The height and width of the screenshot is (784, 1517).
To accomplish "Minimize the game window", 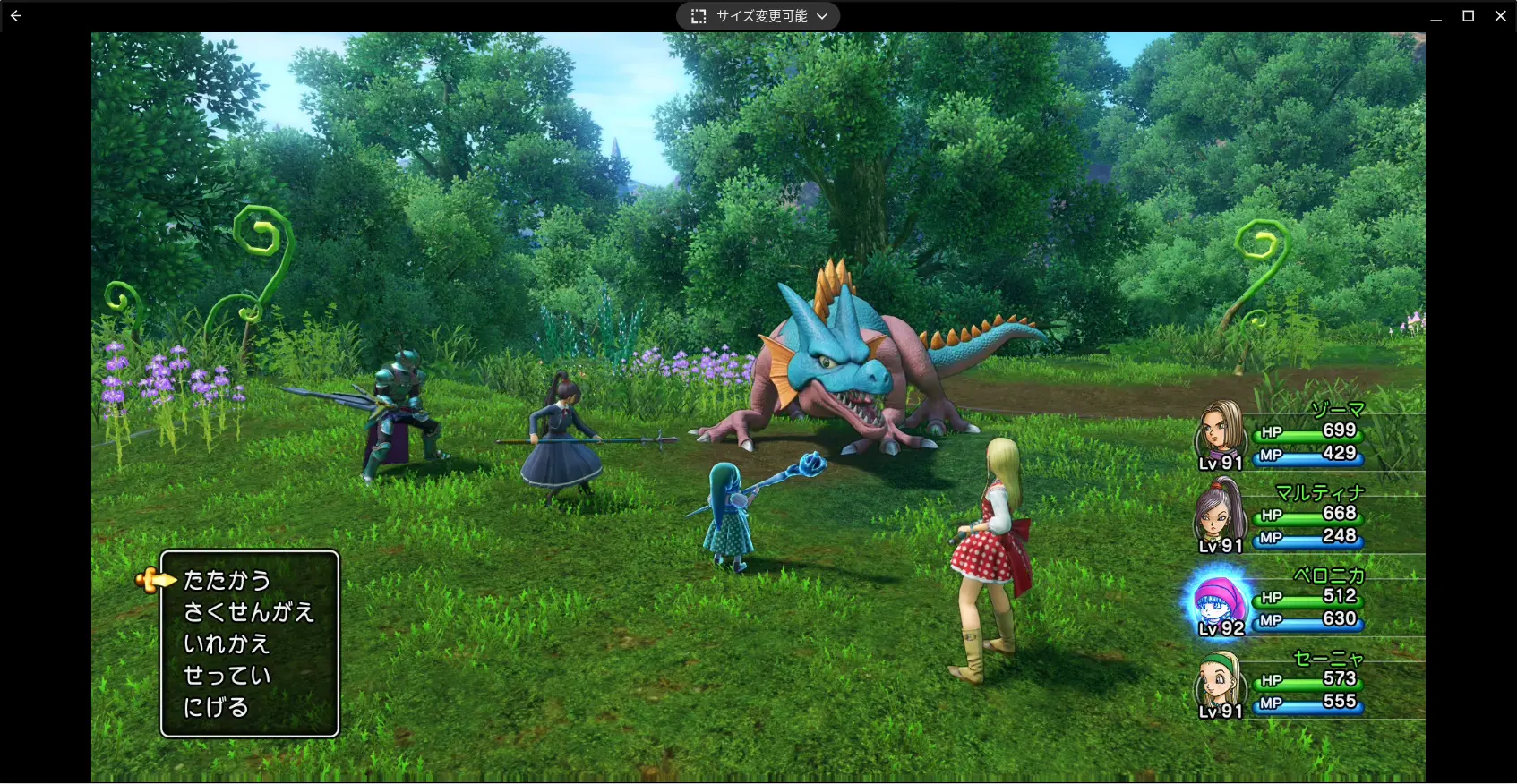I will tap(1436, 16).
